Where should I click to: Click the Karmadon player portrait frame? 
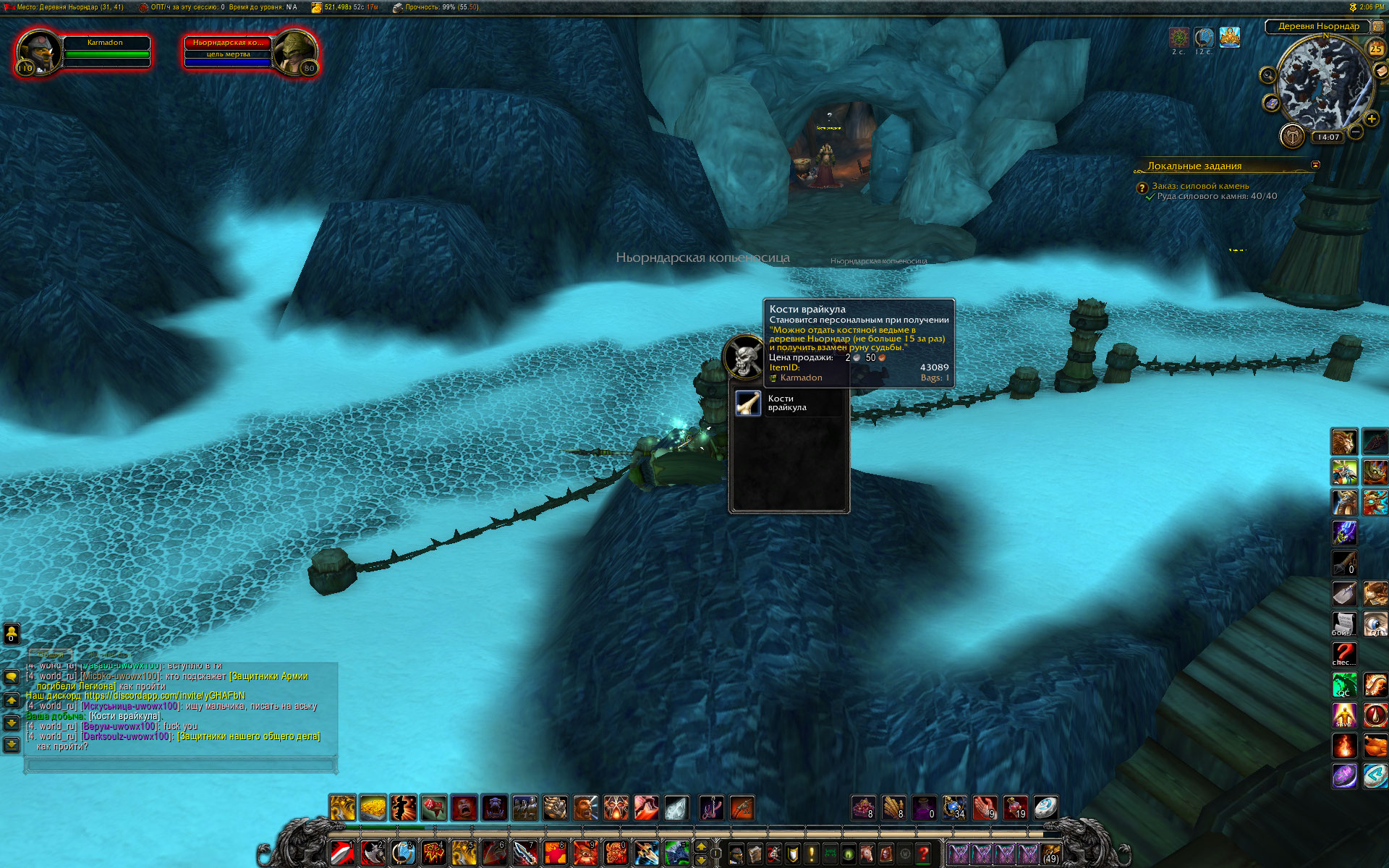point(39,52)
